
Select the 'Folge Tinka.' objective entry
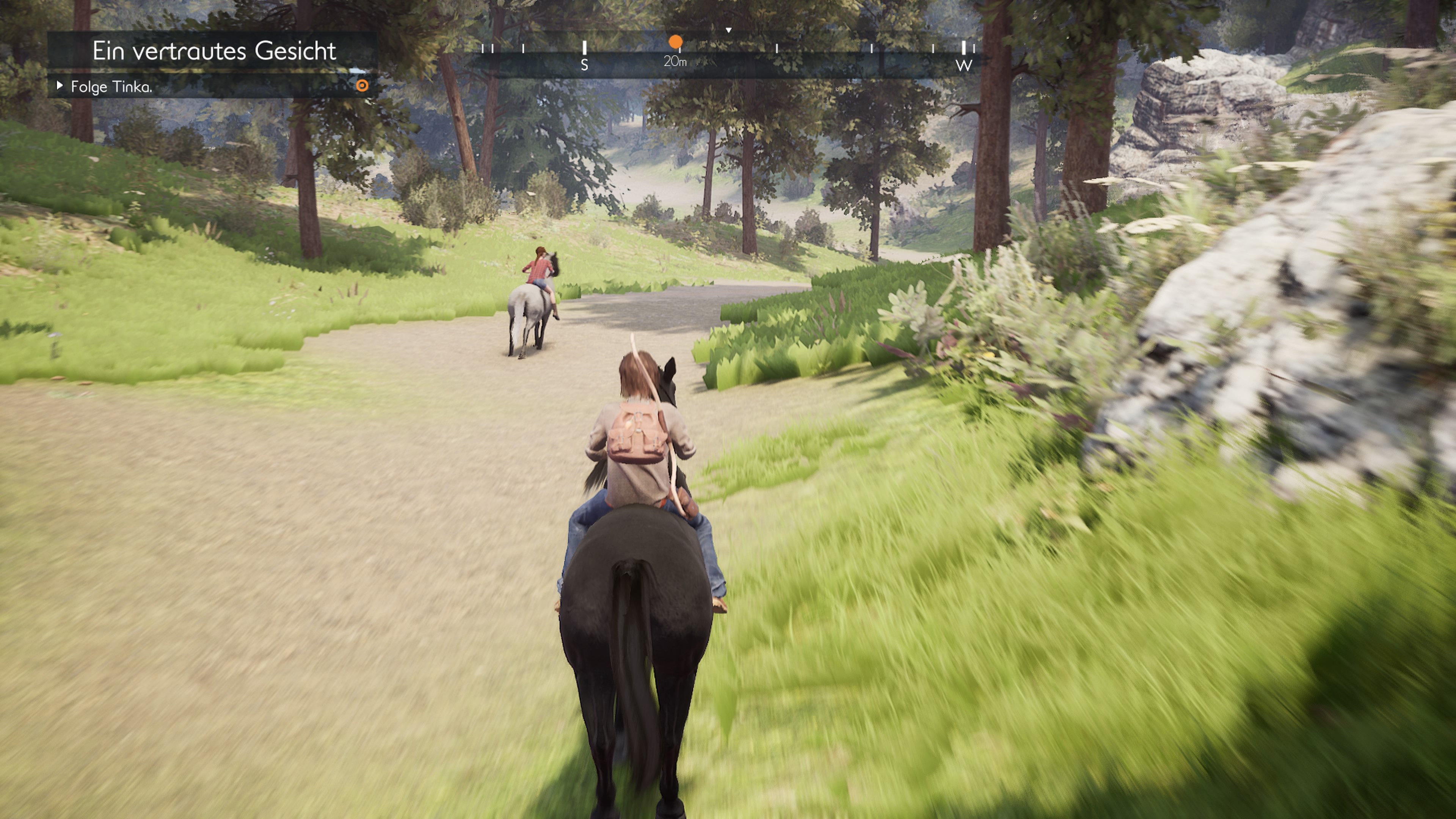tap(111, 87)
